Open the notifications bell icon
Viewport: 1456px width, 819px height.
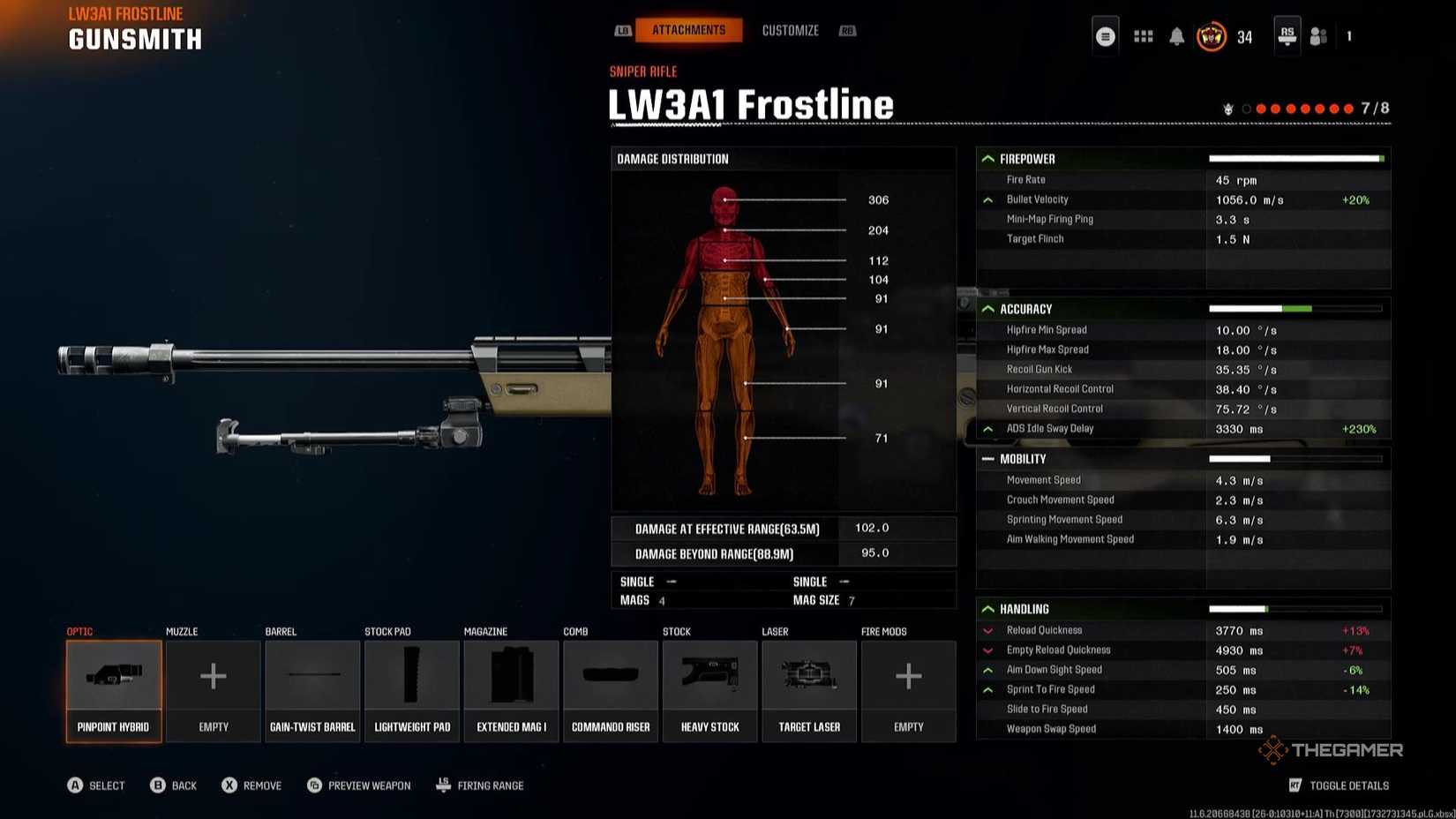coord(1176,36)
